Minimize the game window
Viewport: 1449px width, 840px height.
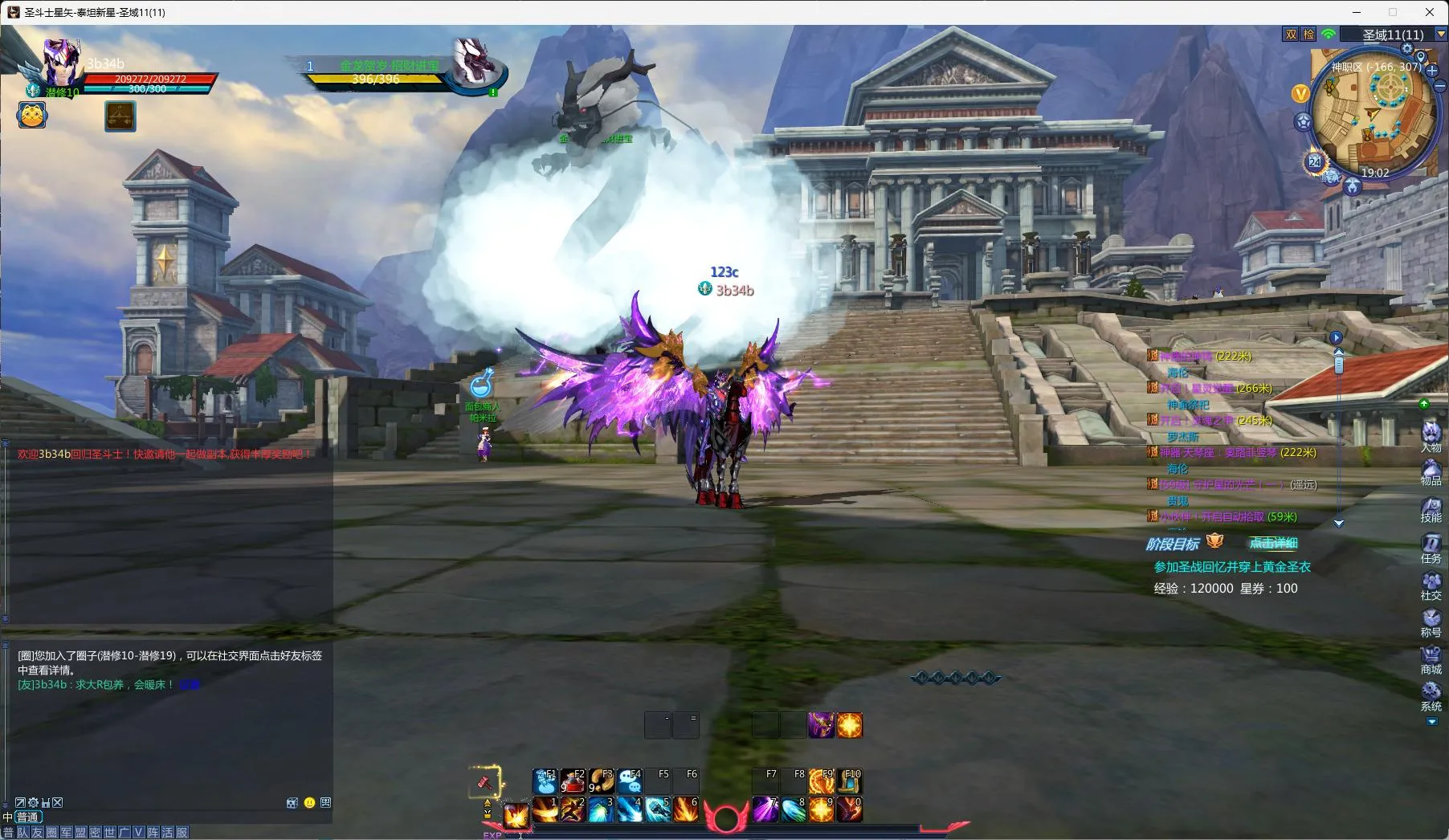[x=1357, y=12]
